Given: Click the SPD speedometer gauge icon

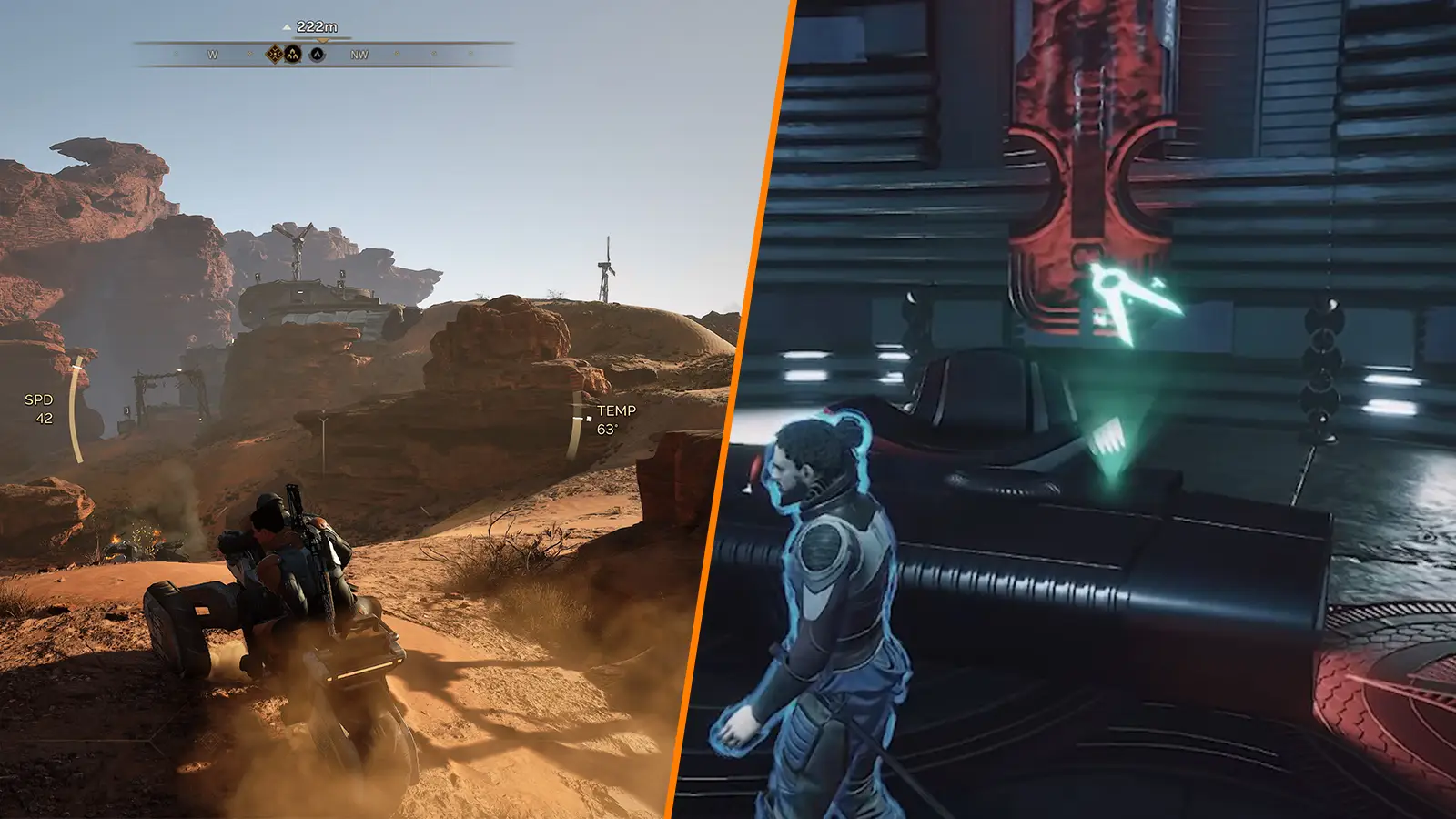Looking at the screenshot, I should pyautogui.click(x=38, y=400).
